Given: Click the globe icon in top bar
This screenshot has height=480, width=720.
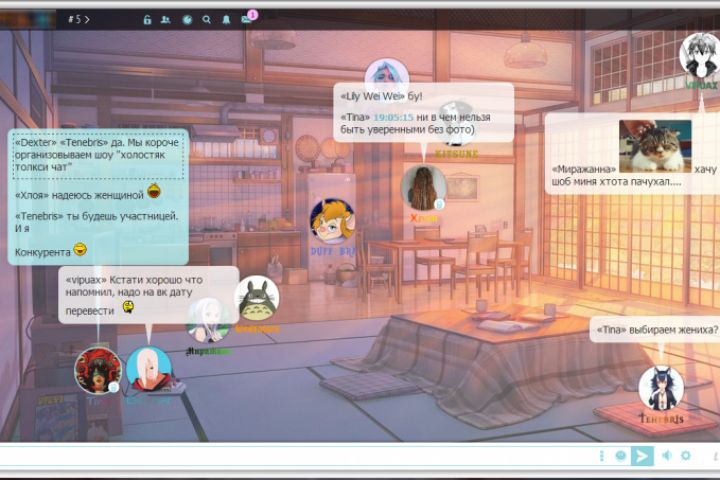Looking at the screenshot, I should point(186,19).
